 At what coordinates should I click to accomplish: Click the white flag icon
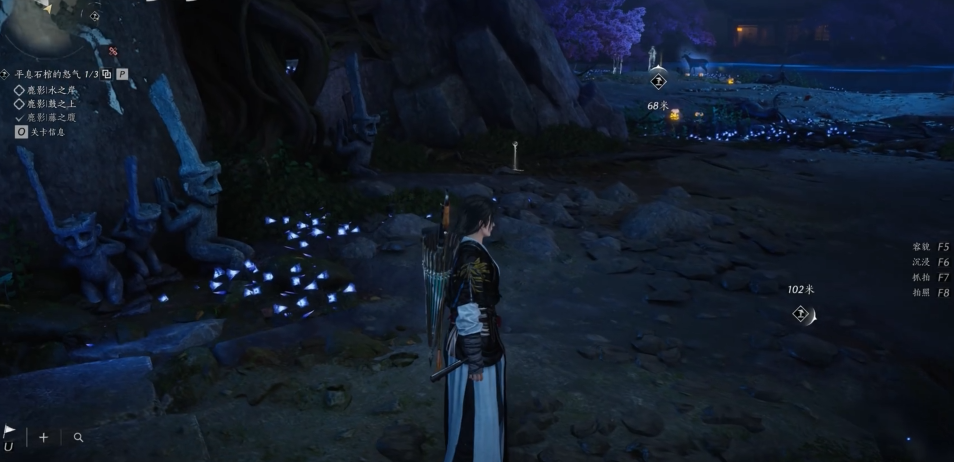[9, 432]
